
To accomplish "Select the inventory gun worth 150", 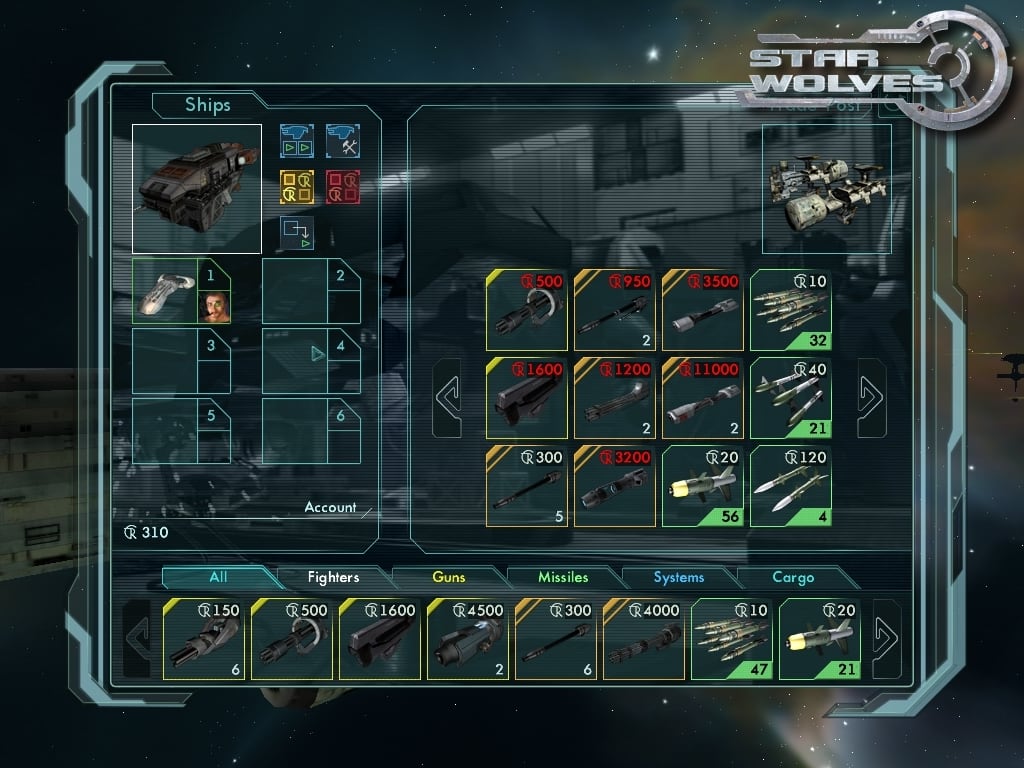I will click(x=204, y=639).
